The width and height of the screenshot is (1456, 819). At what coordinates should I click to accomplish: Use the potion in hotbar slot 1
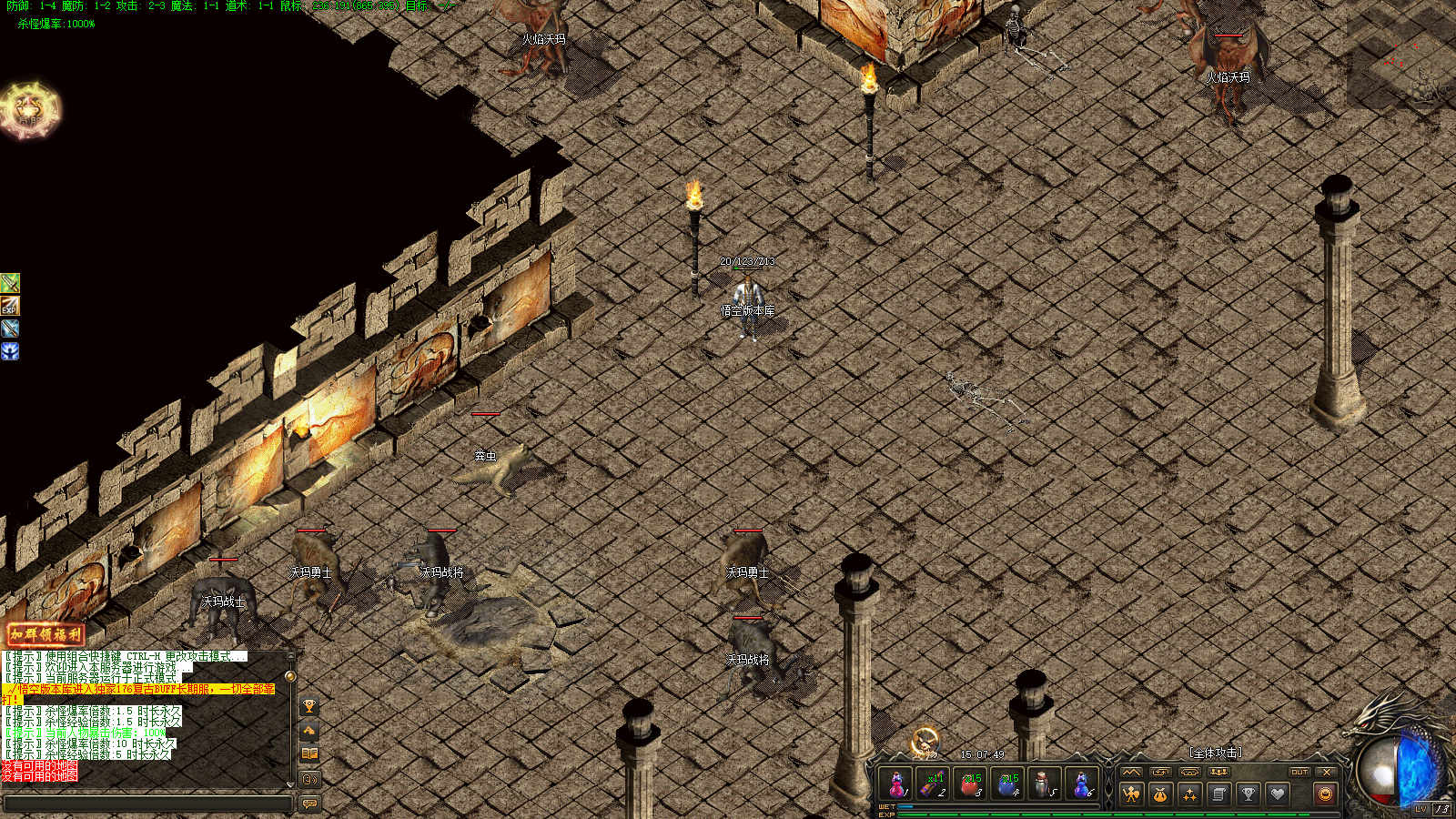[897, 784]
